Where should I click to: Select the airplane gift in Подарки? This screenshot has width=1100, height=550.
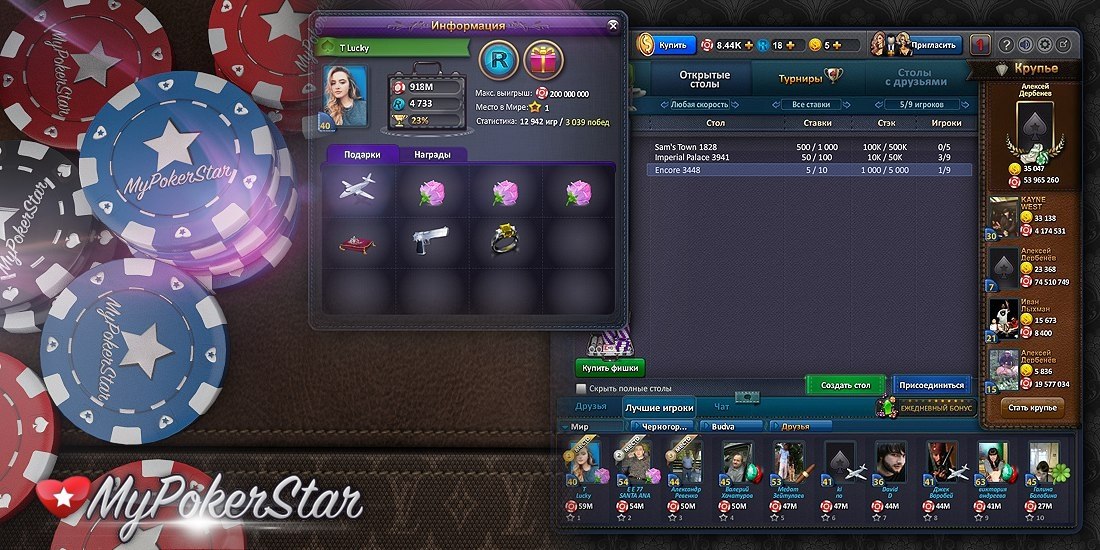click(357, 190)
